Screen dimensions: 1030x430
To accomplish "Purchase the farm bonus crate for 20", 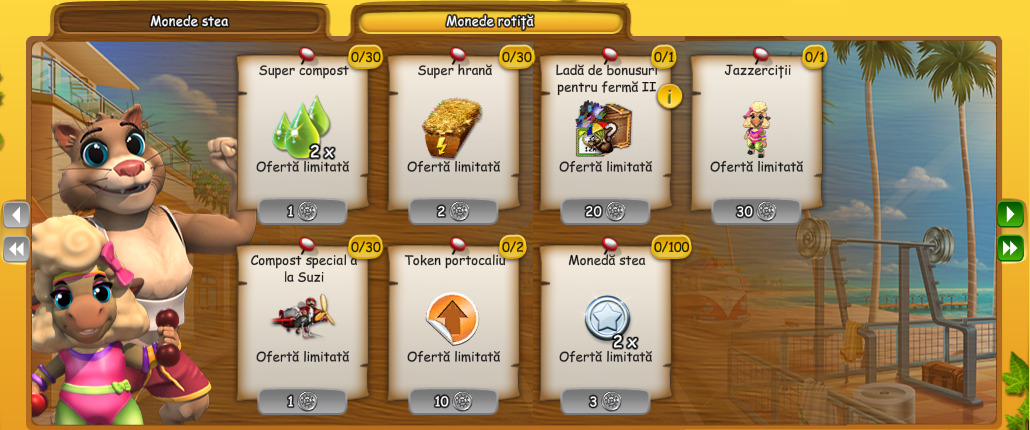I will (x=605, y=211).
